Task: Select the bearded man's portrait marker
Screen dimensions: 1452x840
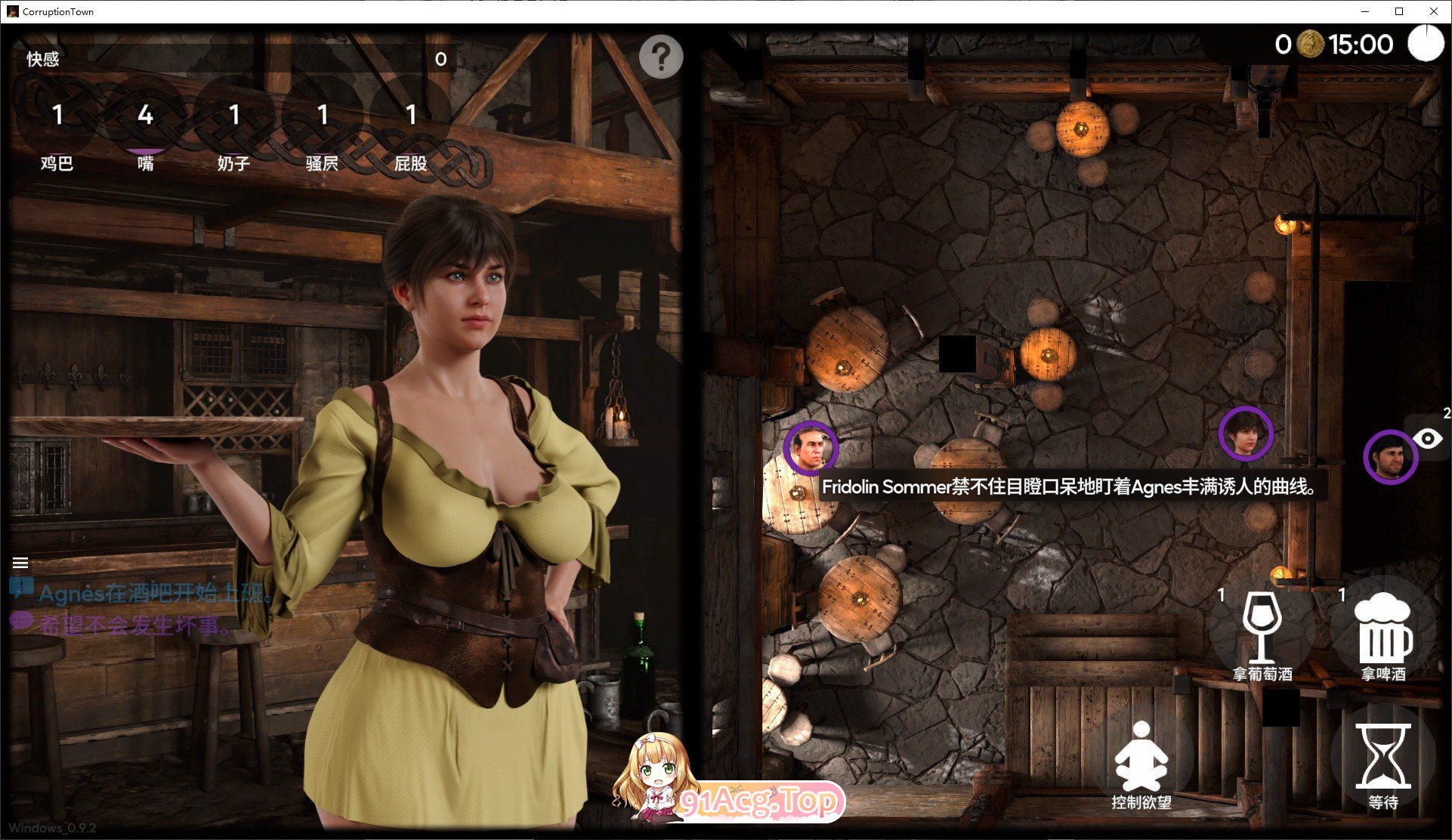Action: coord(1390,457)
